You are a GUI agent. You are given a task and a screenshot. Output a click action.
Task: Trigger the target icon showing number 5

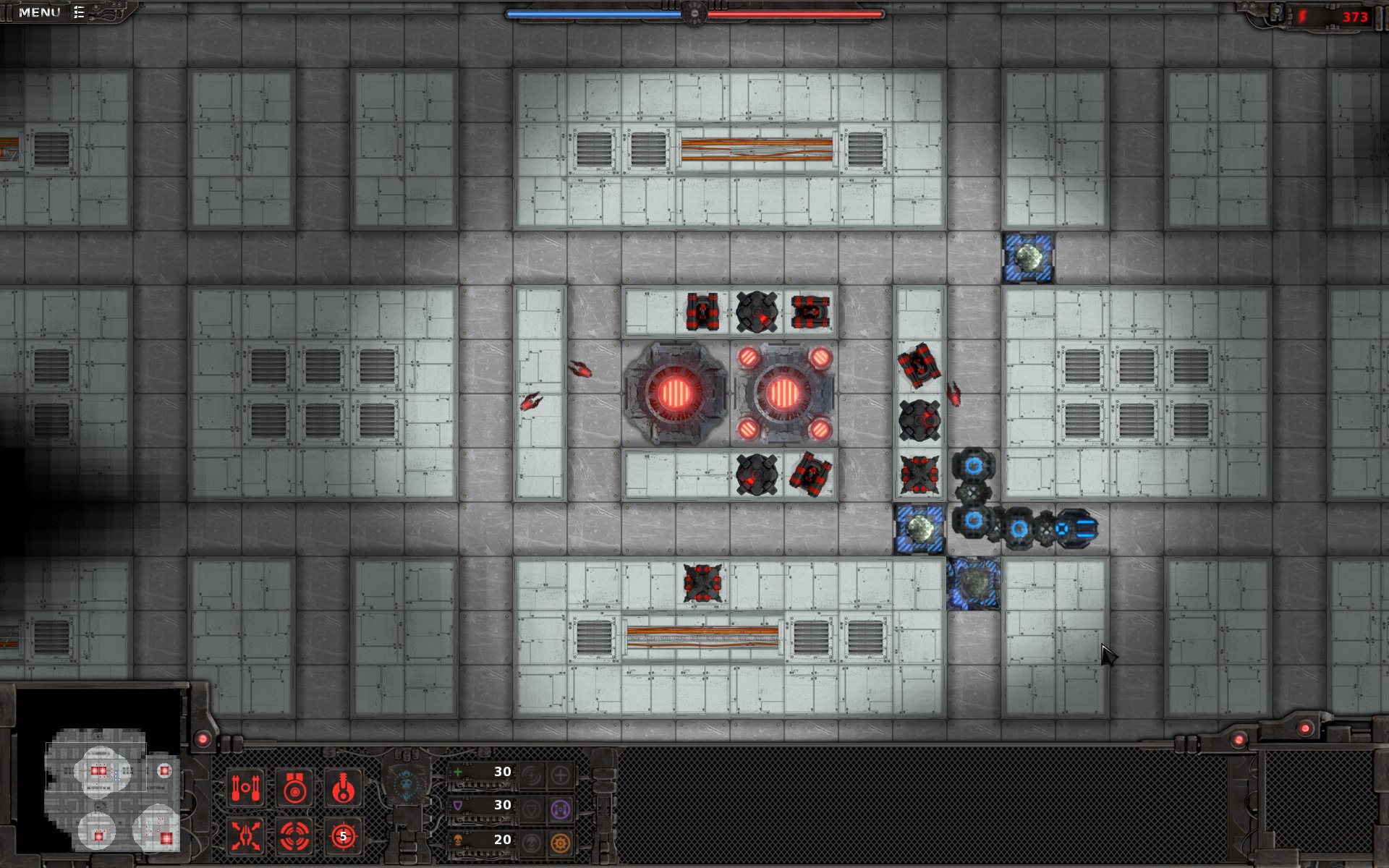coord(343,836)
